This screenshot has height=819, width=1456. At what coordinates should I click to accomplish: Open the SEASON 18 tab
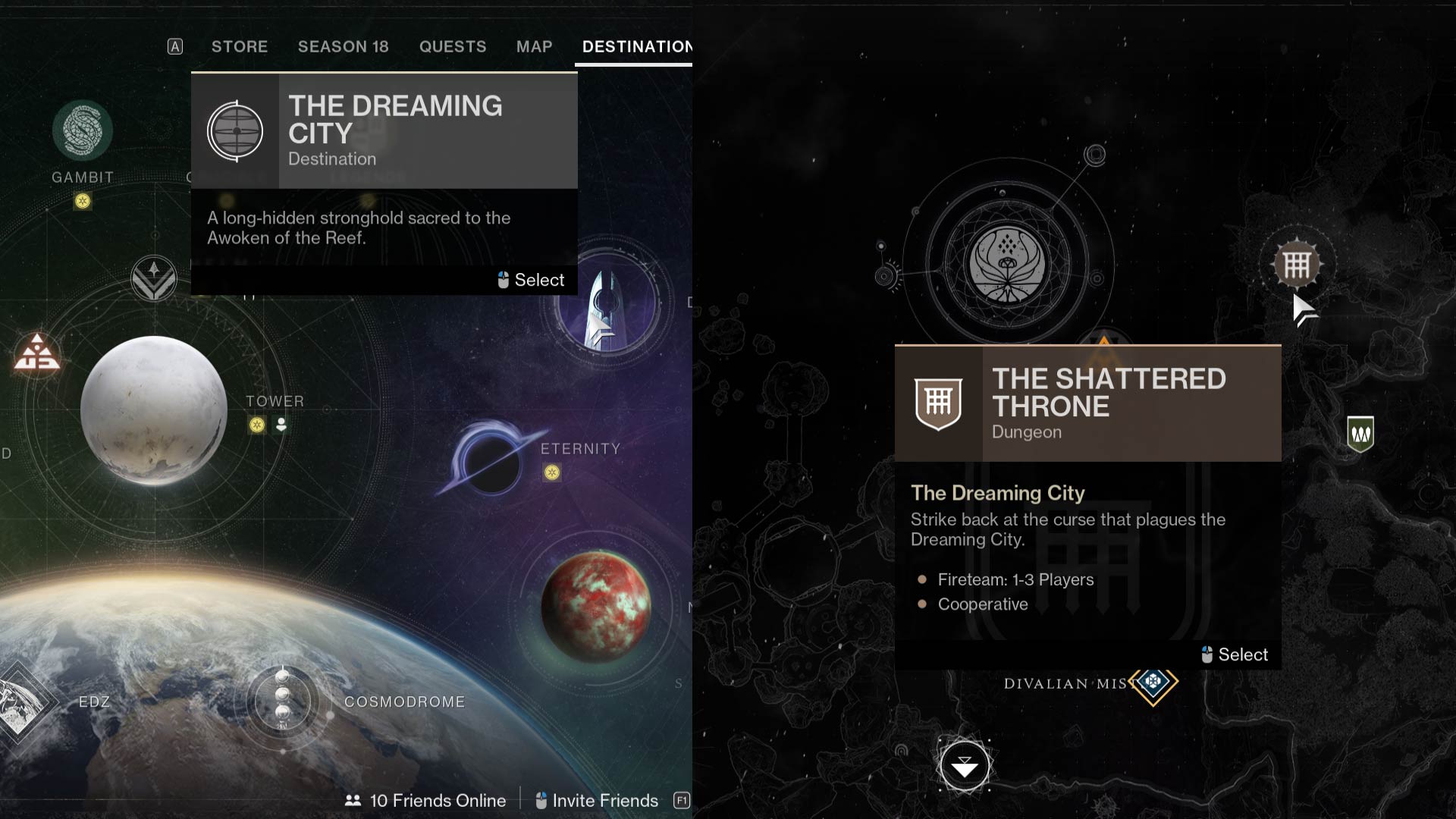click(343, 46)
